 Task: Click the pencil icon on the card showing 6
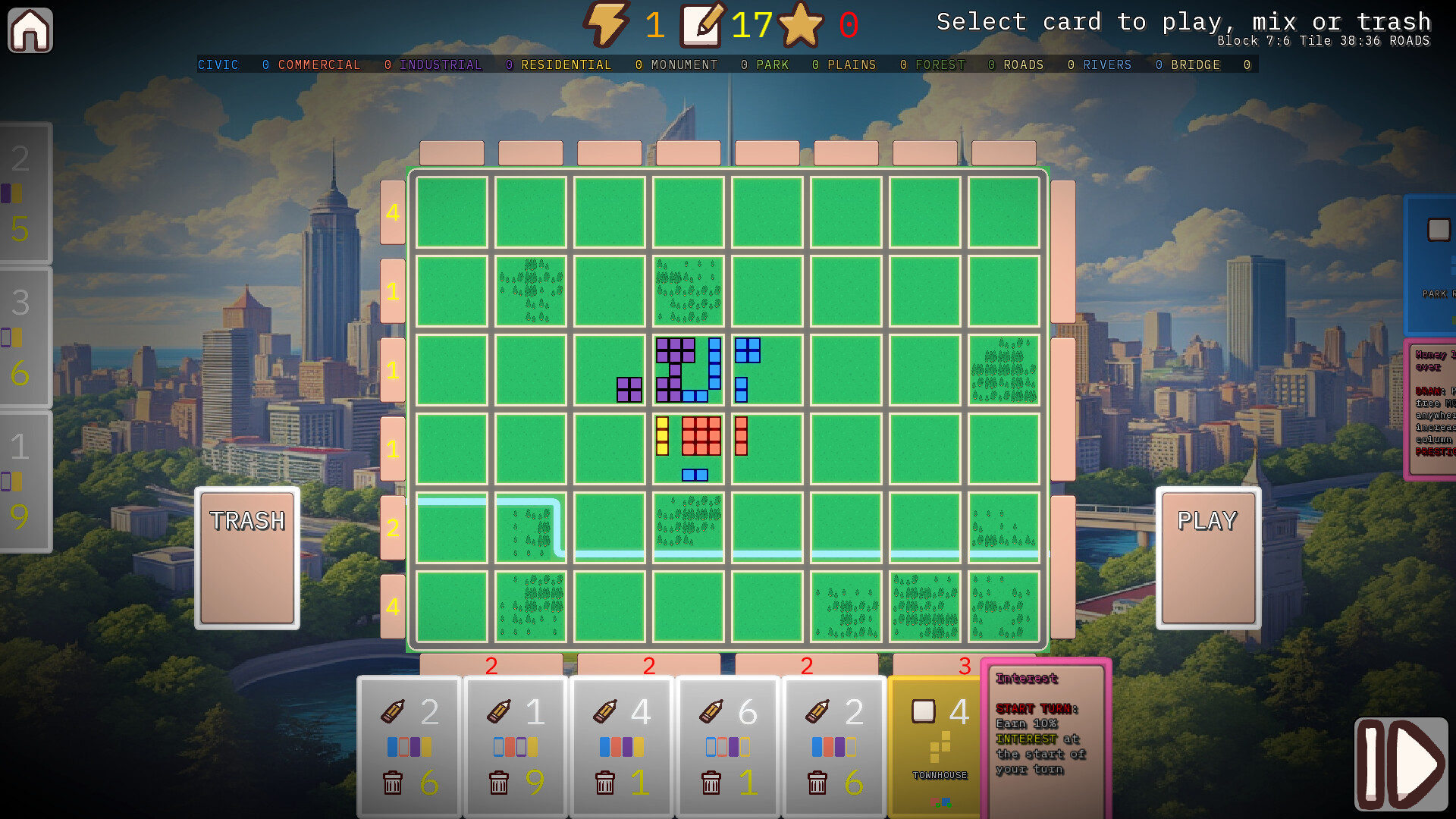(x=711, y=711)
